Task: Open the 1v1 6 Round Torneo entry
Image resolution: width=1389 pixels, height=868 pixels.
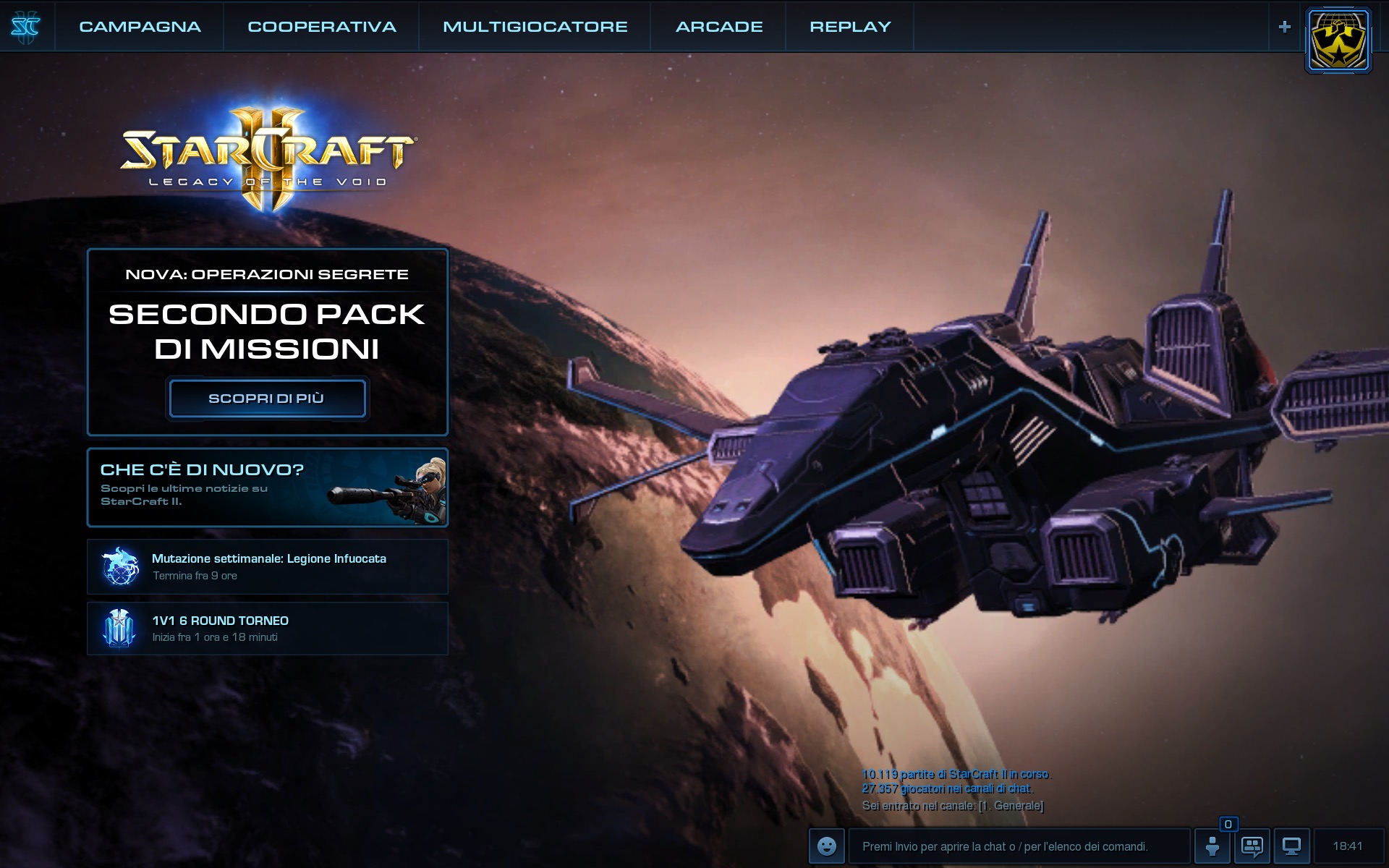Action: 267,629
